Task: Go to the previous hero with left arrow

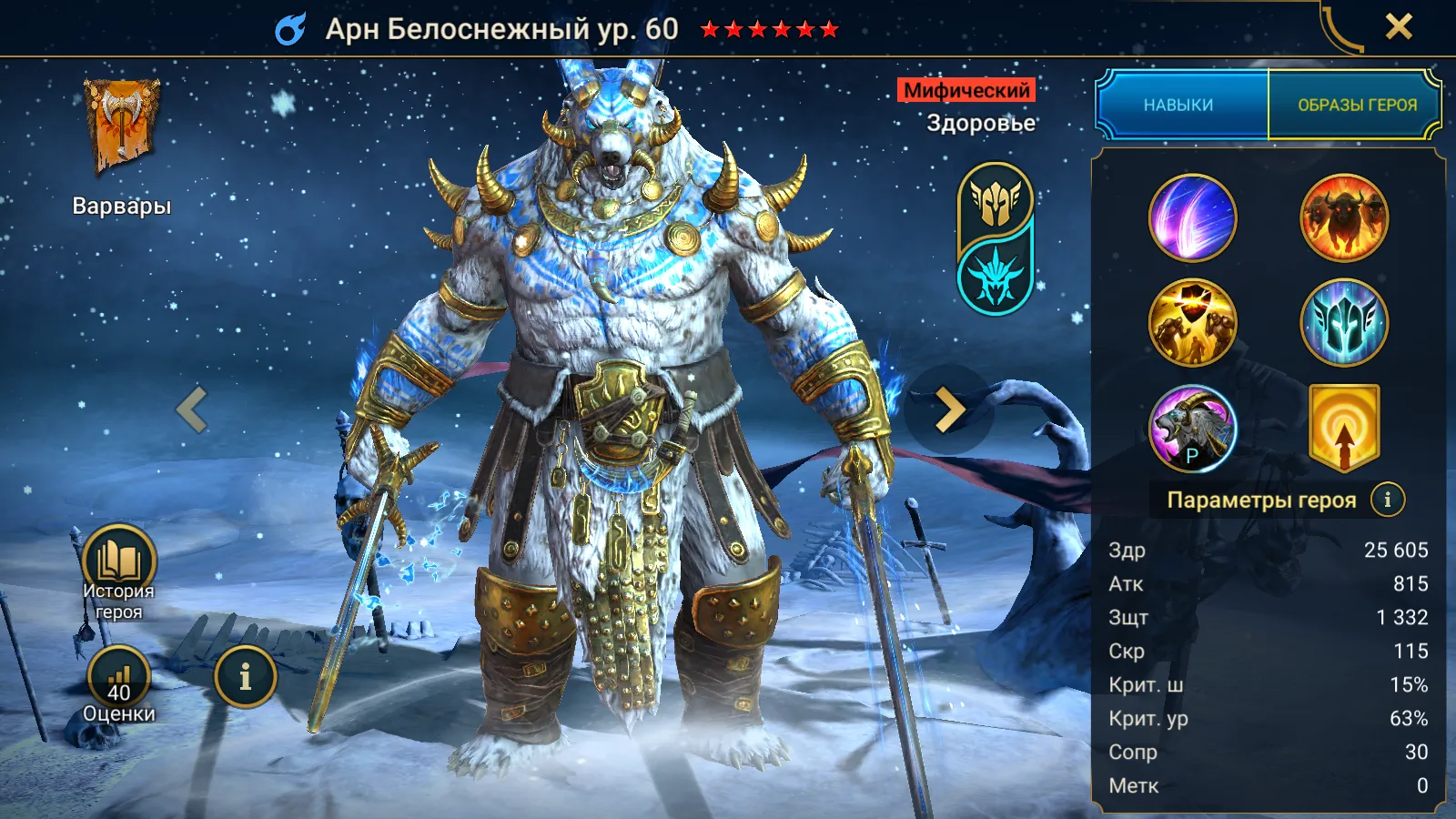Action: tap(192, 409)
